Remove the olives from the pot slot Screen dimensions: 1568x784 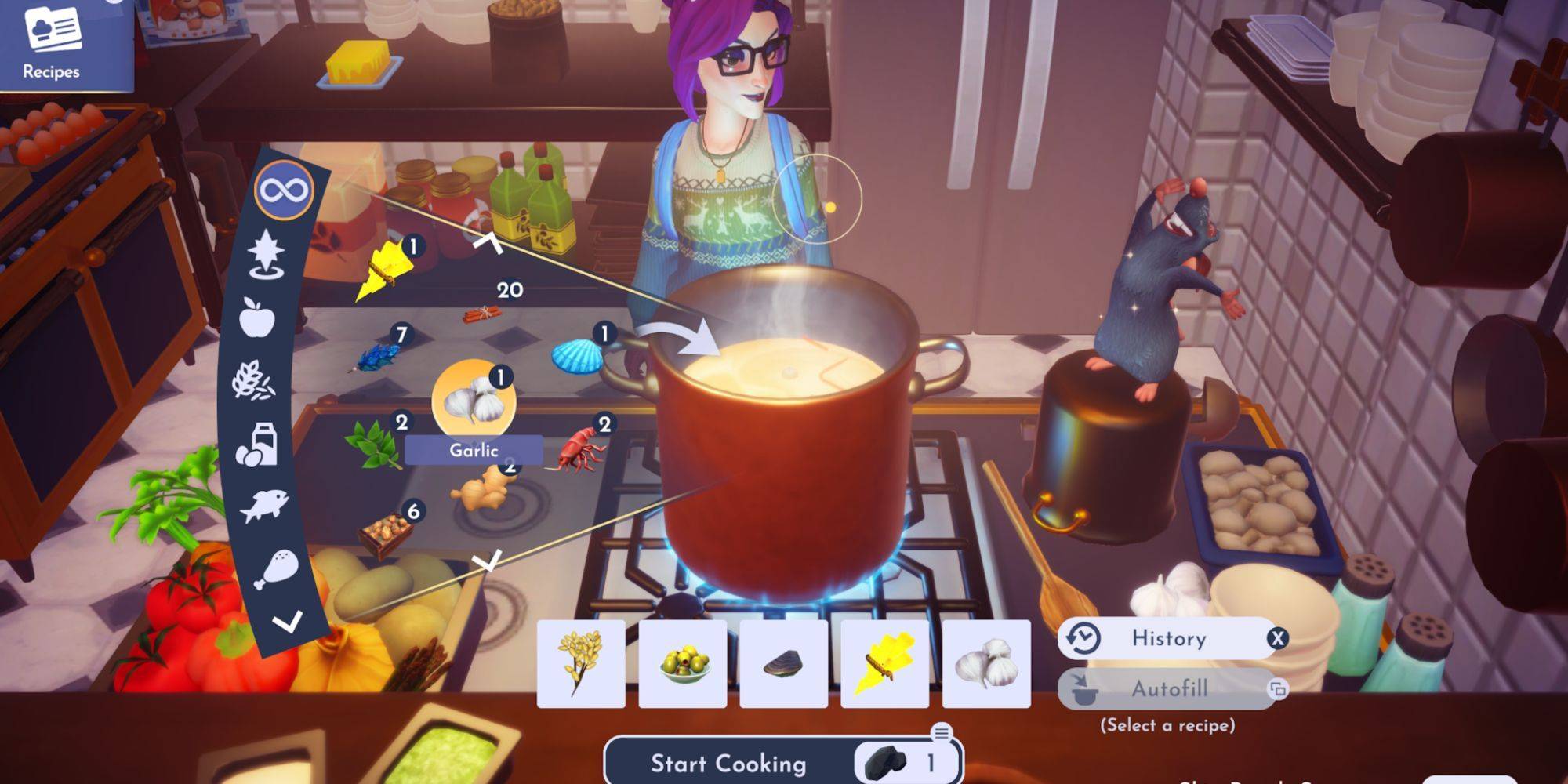tap(682, 664)
